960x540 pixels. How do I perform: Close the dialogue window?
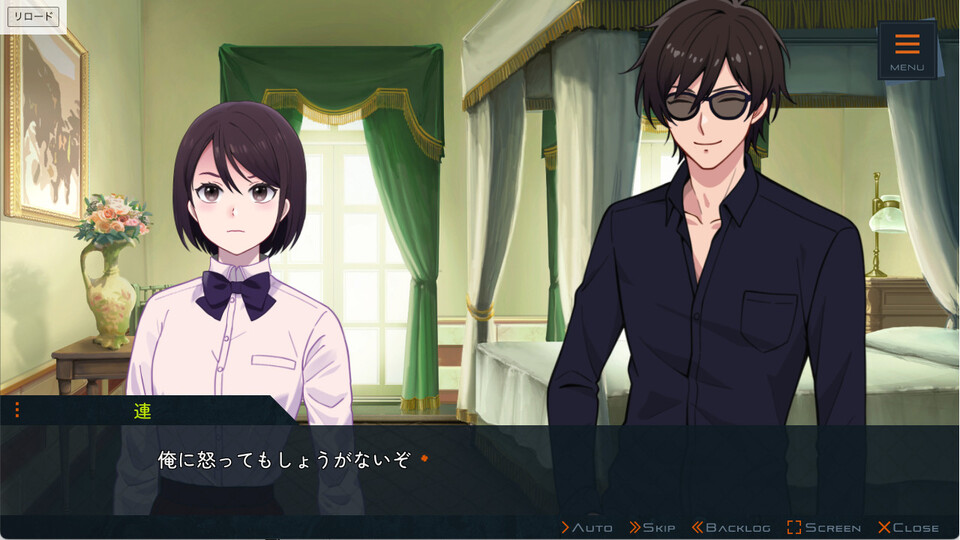coord(908,527)
